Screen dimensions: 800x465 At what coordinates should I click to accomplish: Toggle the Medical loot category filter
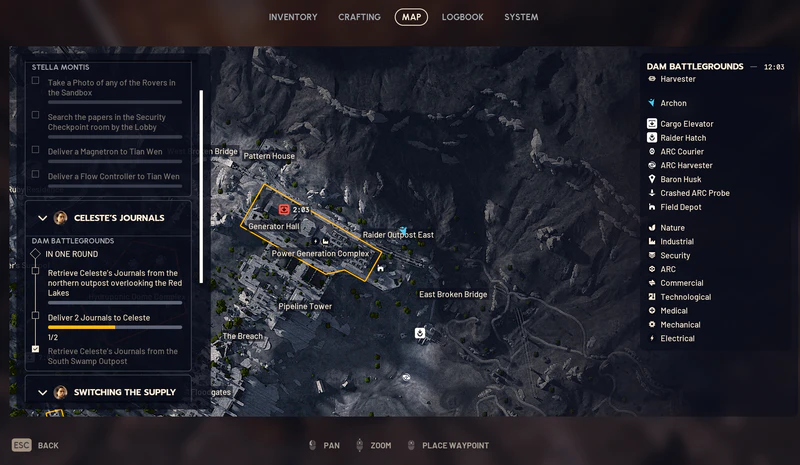pos(673,311)
